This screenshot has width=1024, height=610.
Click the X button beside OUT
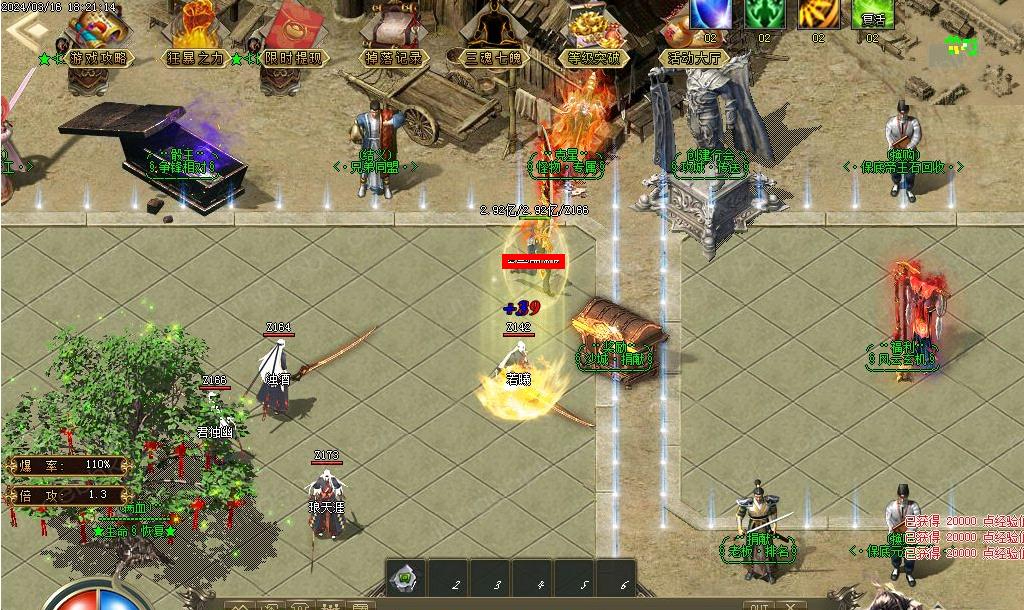click(791, 604)
